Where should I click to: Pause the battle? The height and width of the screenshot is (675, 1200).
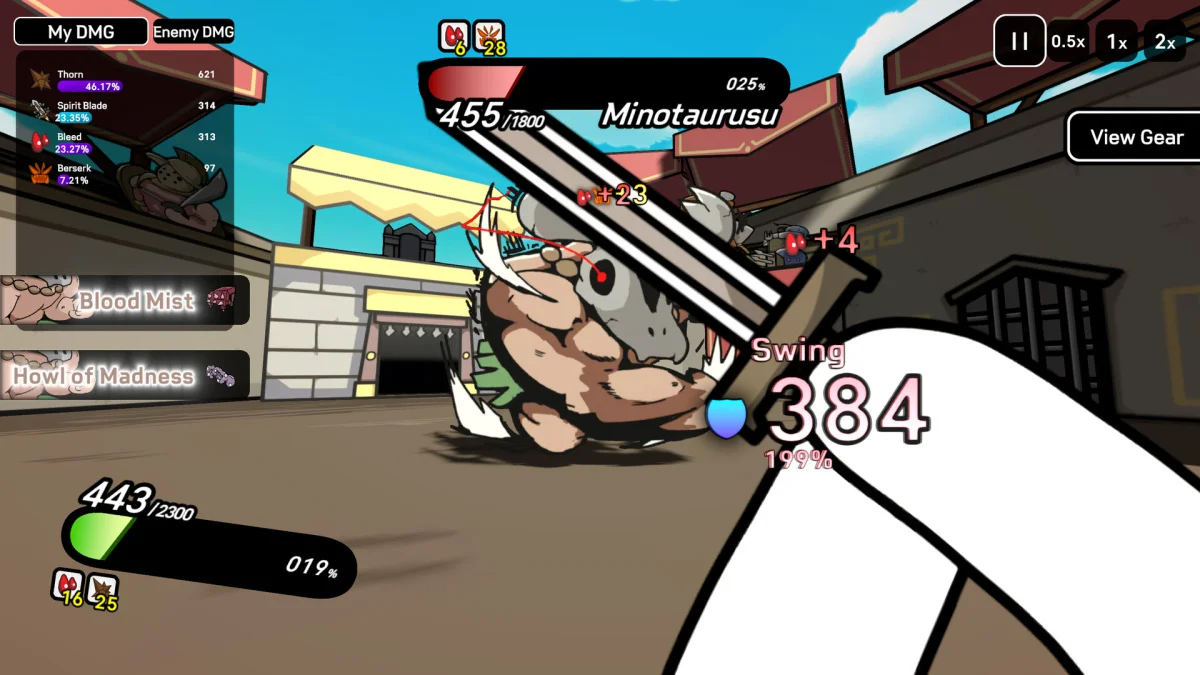click(x=1019, y=41)
